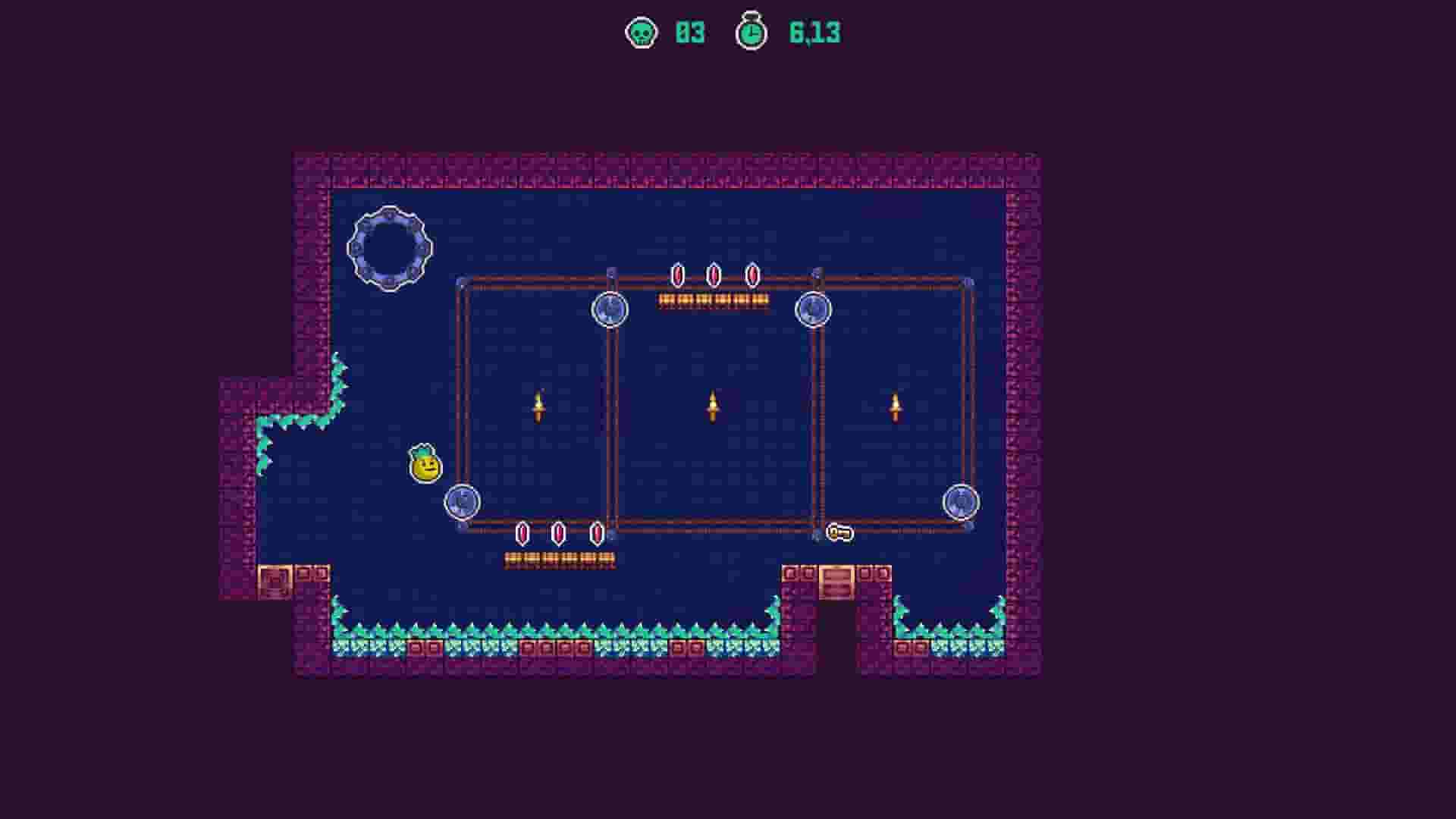This screenshot has height=819, width=1456.
Task: Click the upper row of pink spikes
Action: click(712, 275)
